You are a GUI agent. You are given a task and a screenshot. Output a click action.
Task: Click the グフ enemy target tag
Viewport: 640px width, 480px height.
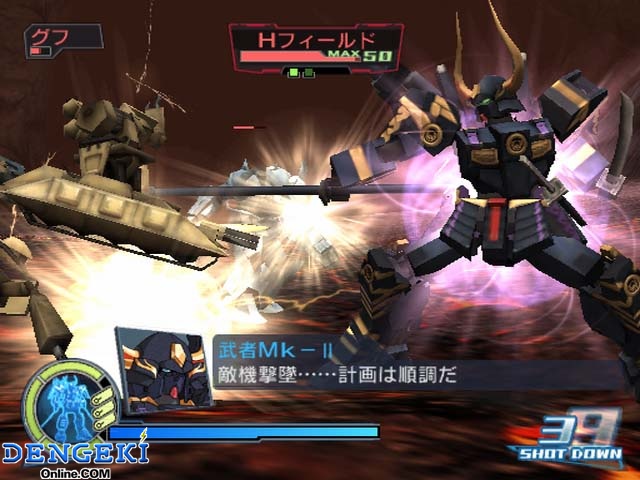tap(62, 40)
